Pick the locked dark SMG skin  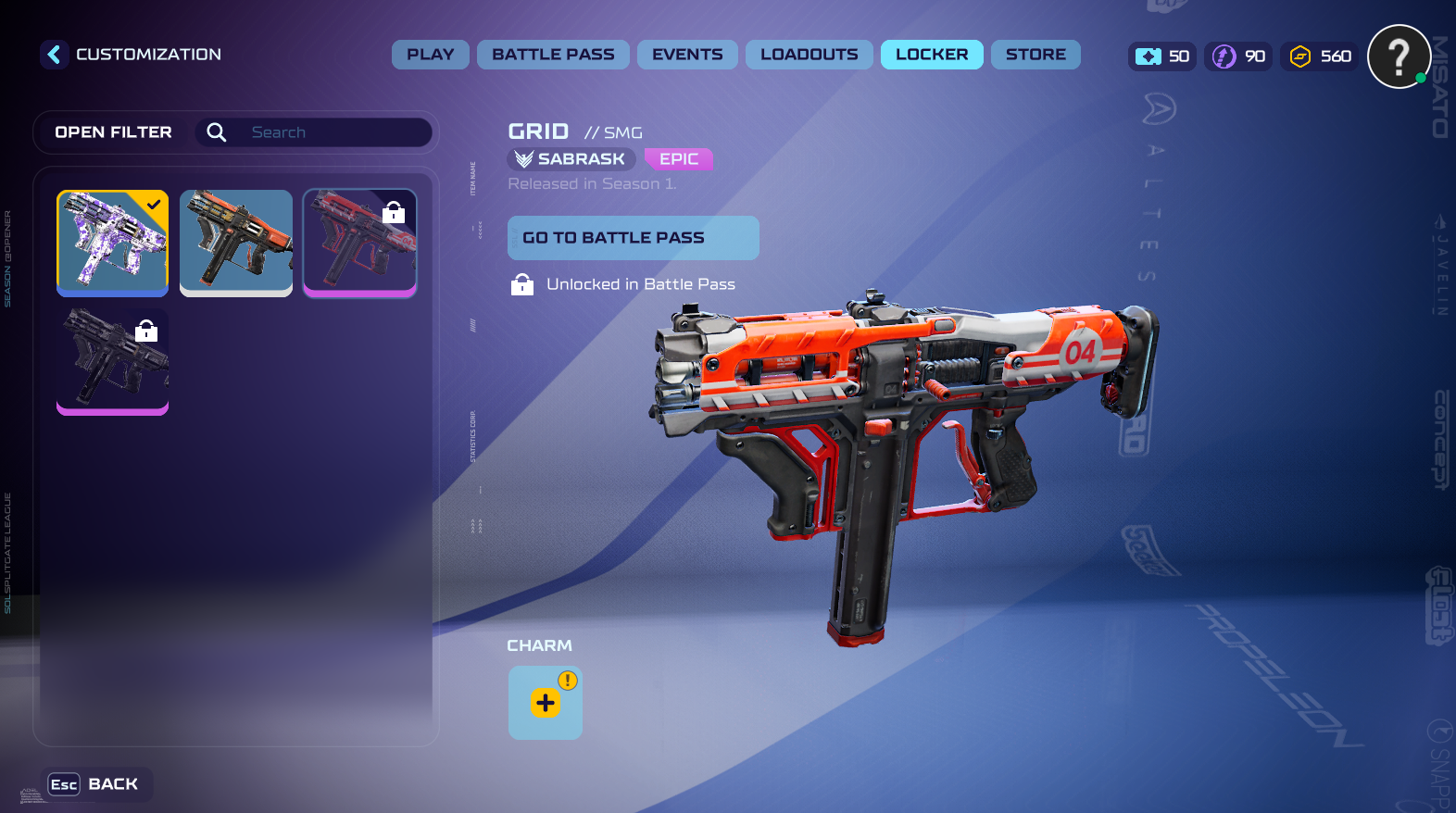[112, 361]
